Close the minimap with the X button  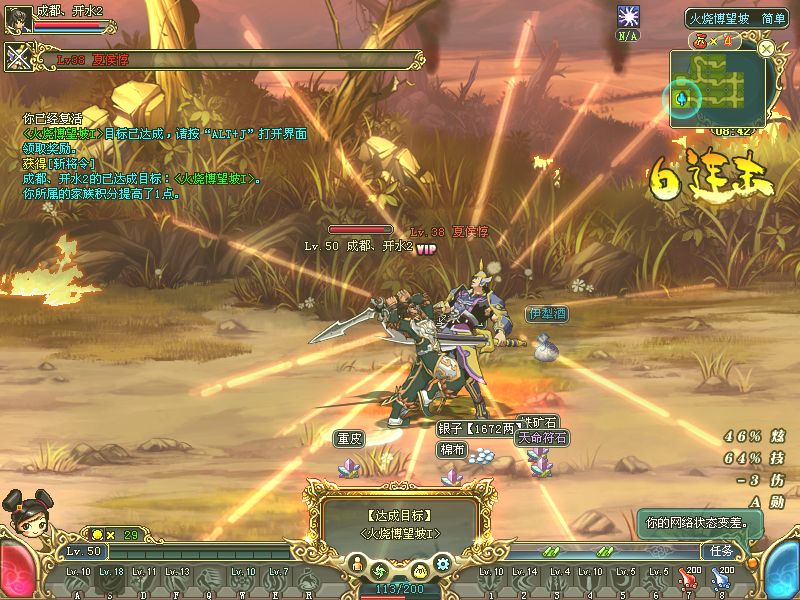coord(766,48)
